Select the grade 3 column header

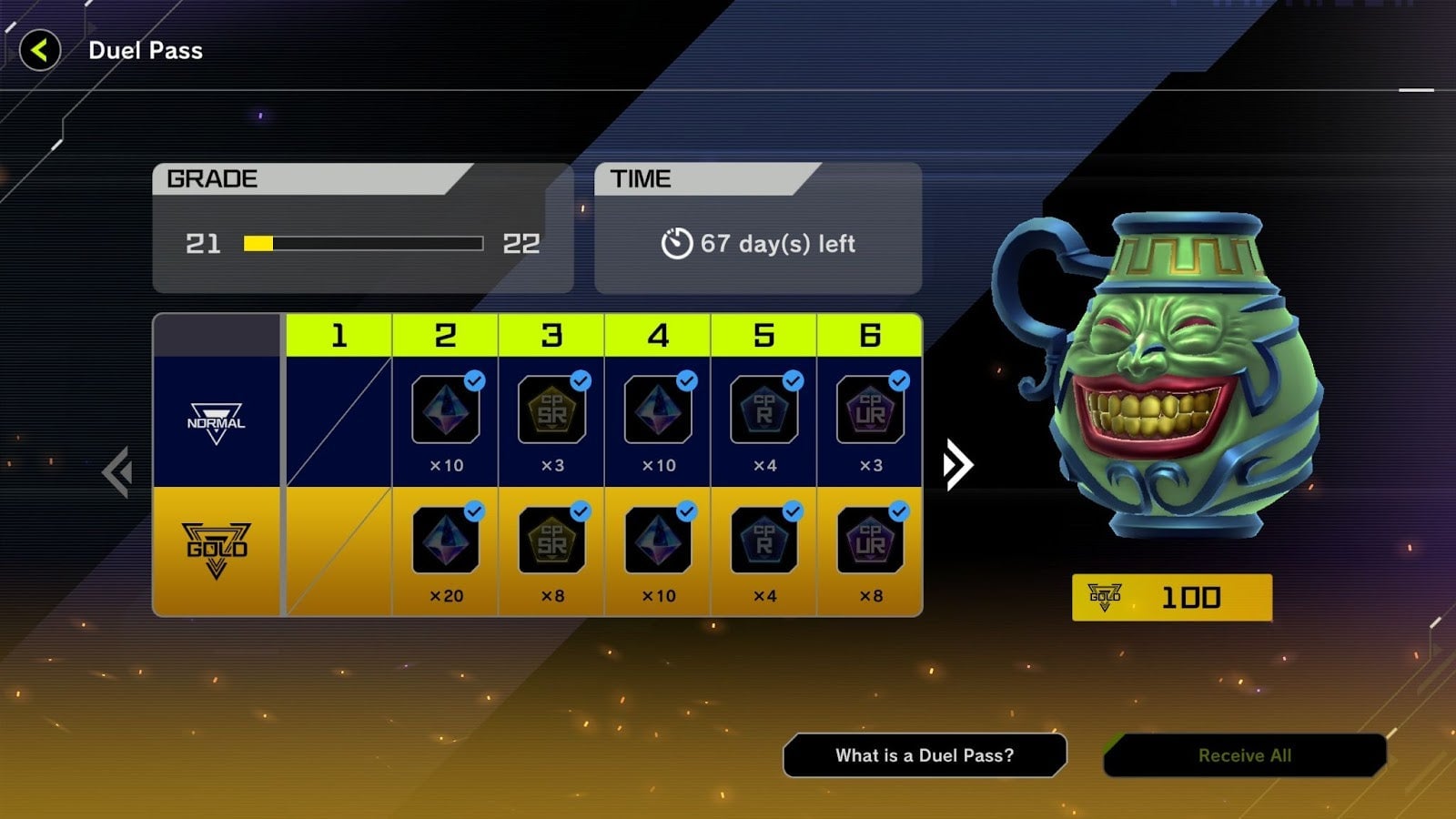[551, 335]
